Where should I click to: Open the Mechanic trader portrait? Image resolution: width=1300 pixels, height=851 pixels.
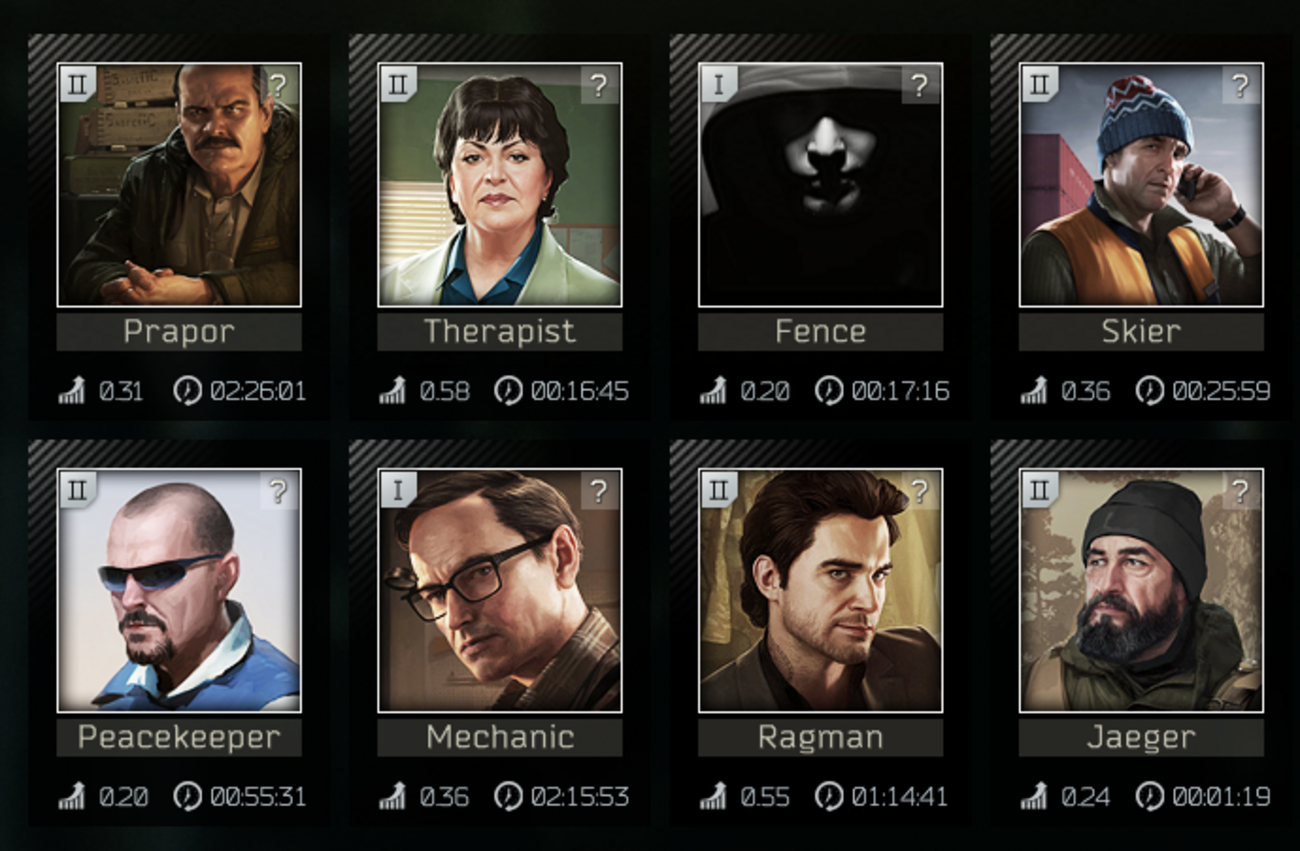point(499,590)
